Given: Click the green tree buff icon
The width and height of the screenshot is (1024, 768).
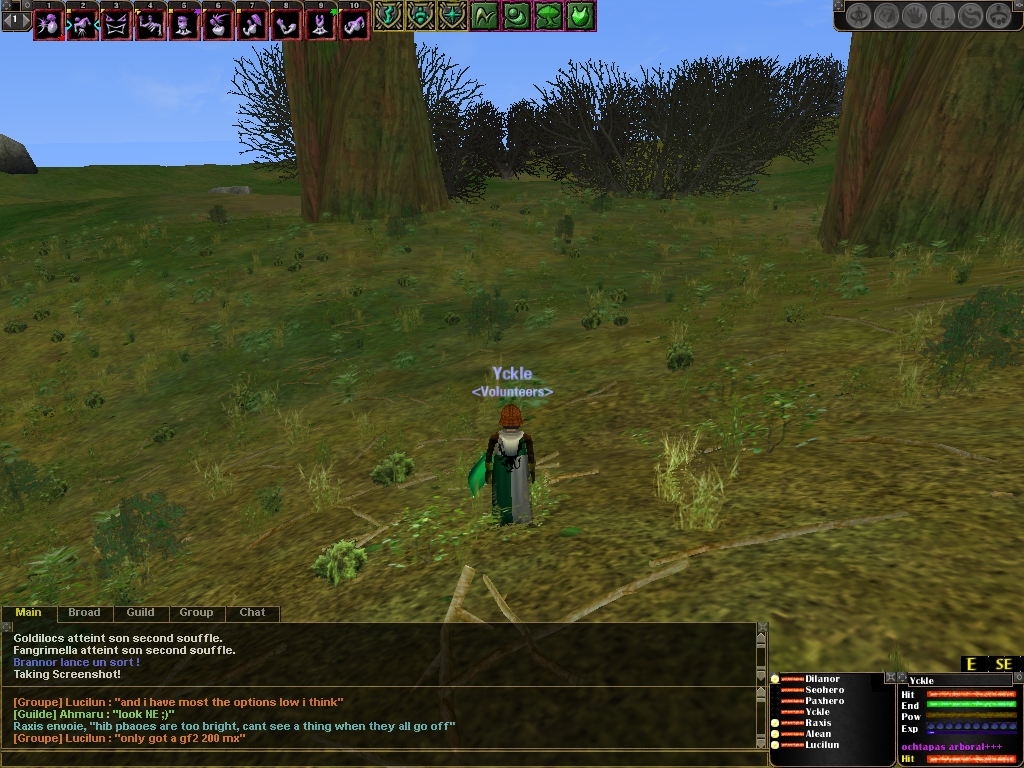Looking at the screenshot, I should [x=549, y=16].
